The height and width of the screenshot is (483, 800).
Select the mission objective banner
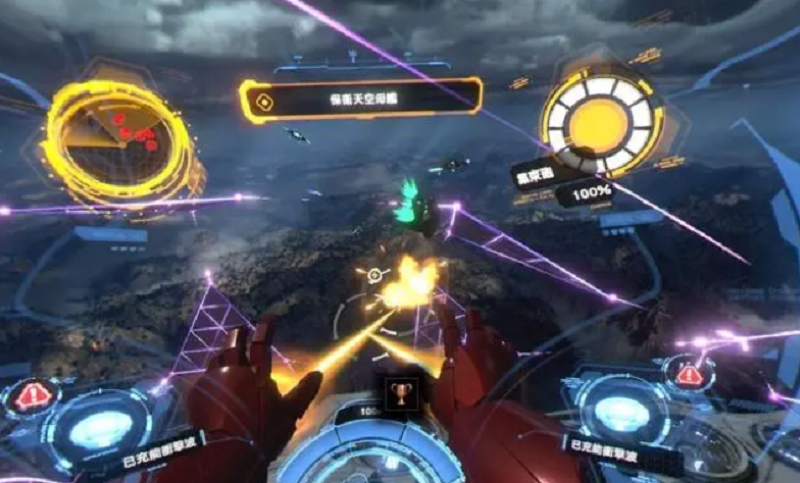pyautogui.click(x=360, y=100)
